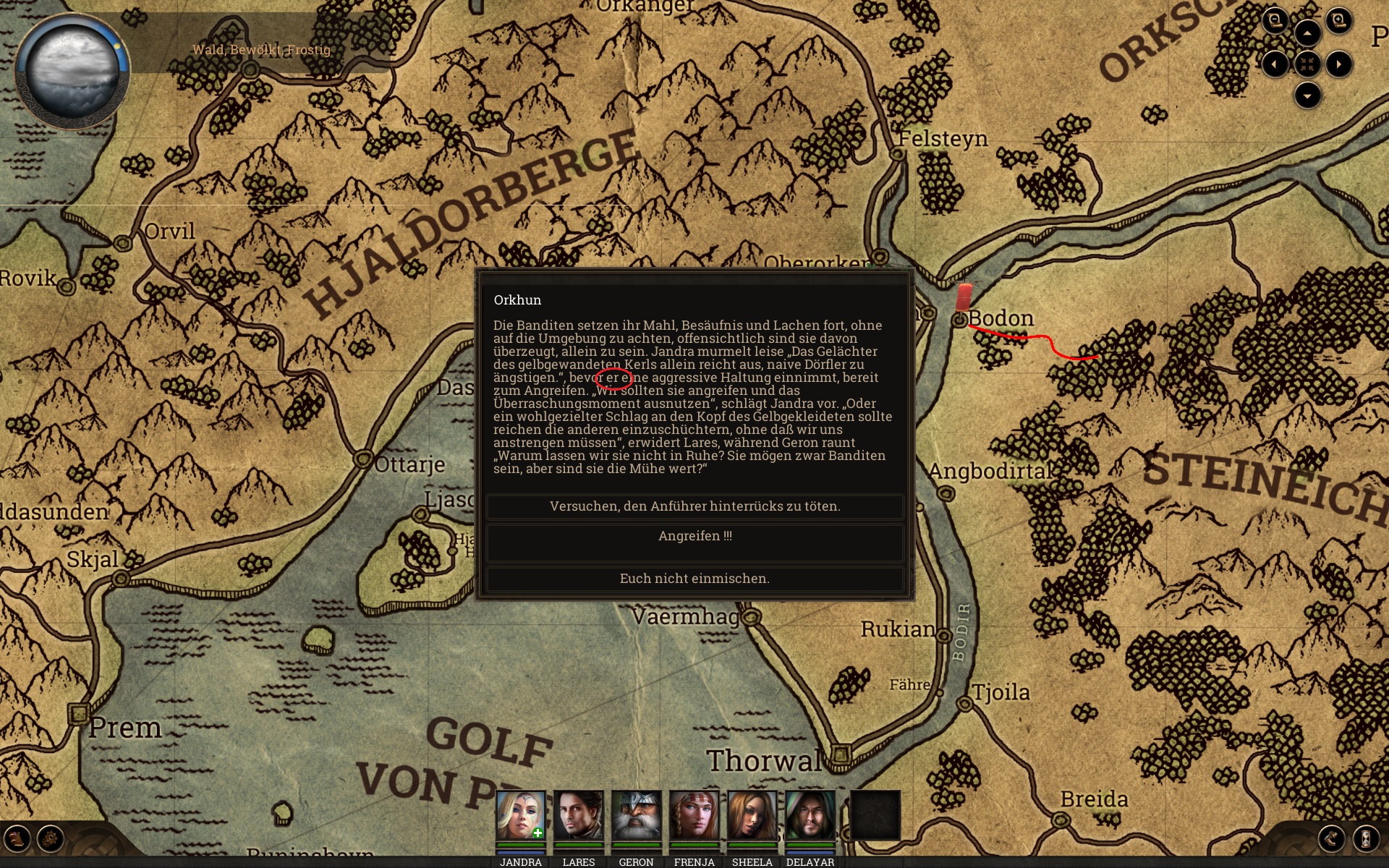
Task: Center the map on the party
Action: click(1307, 64)
